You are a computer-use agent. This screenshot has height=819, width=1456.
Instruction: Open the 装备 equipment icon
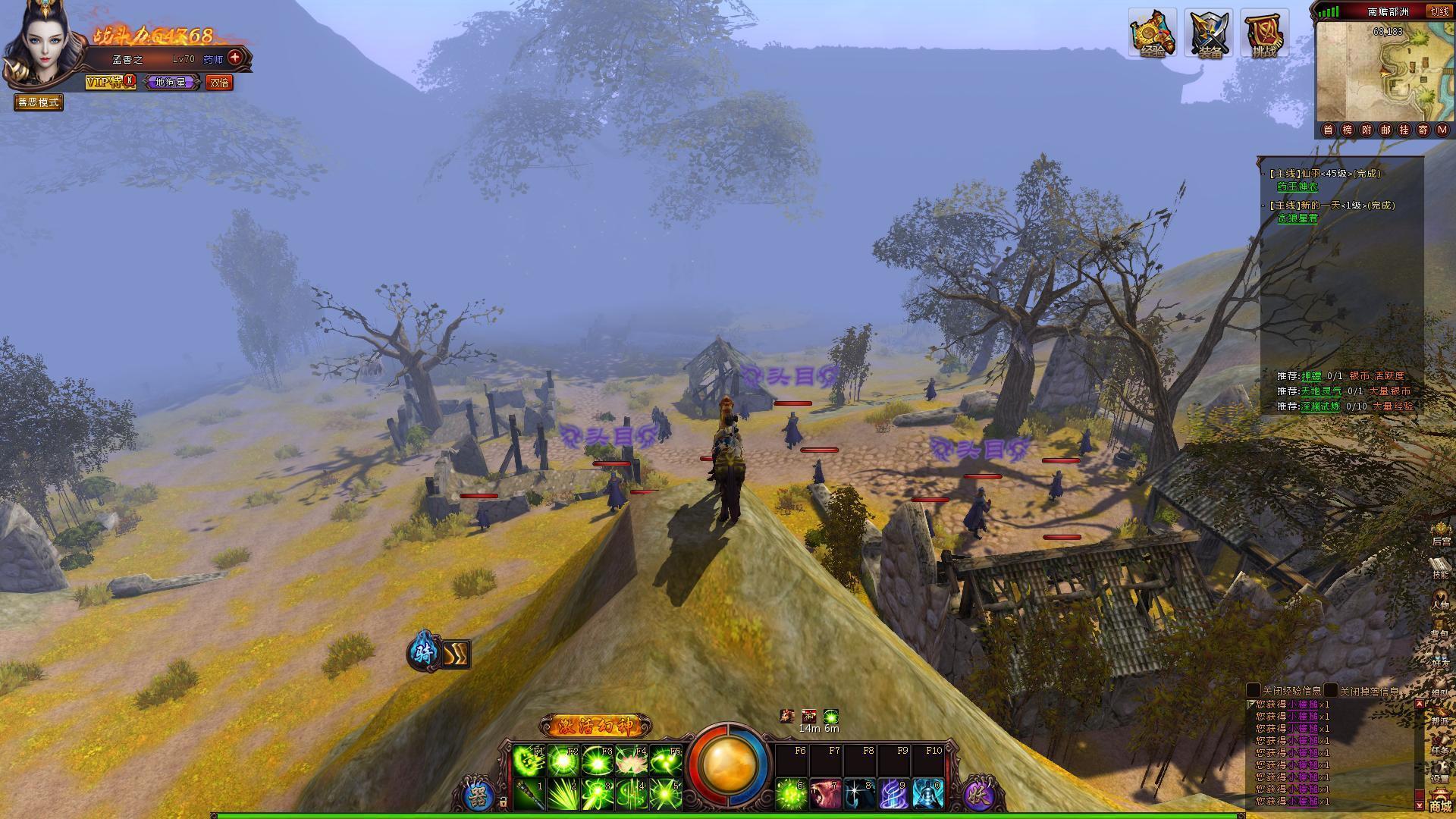click(1210, 33)
